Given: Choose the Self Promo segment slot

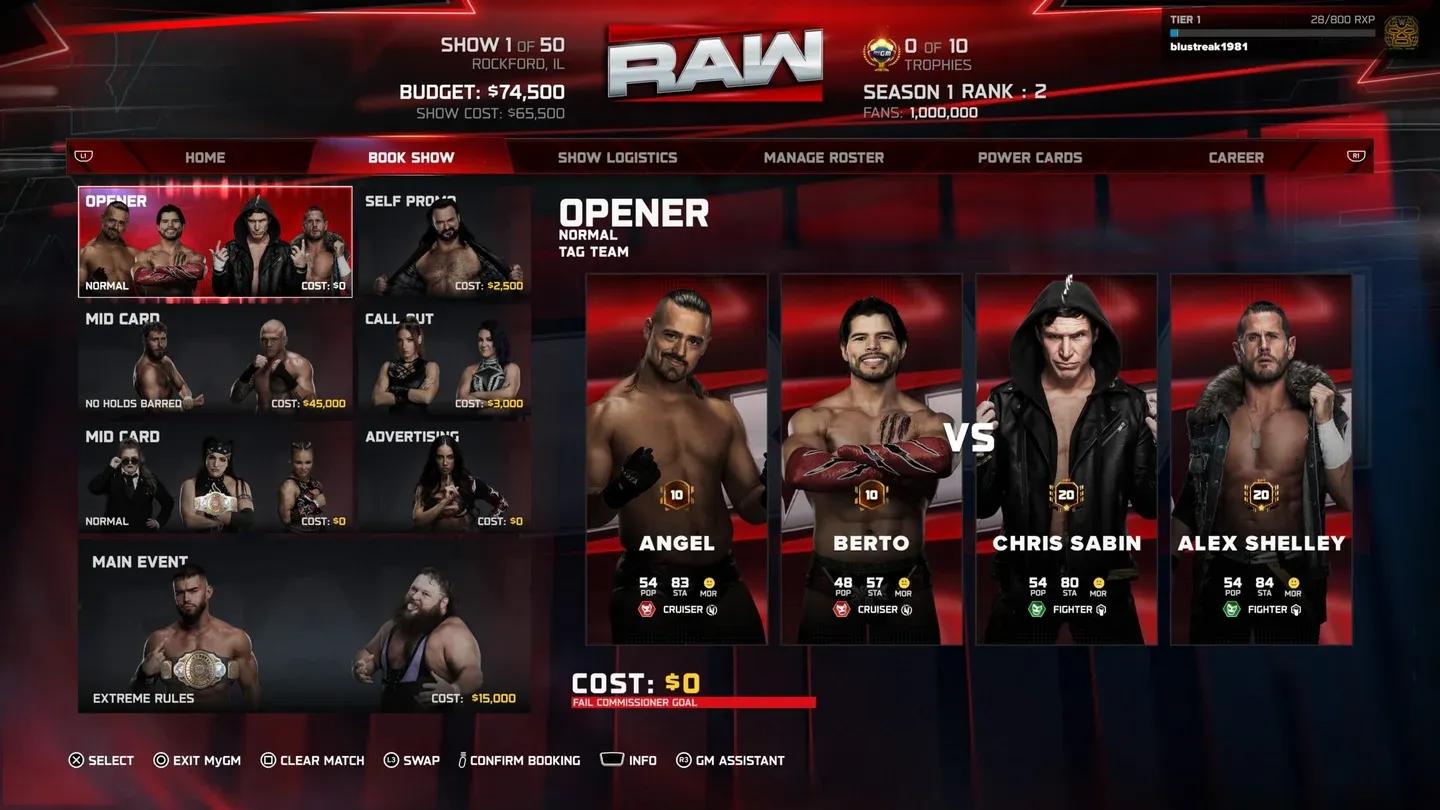Looking at the screenshot, I should [x=444, y=242].
